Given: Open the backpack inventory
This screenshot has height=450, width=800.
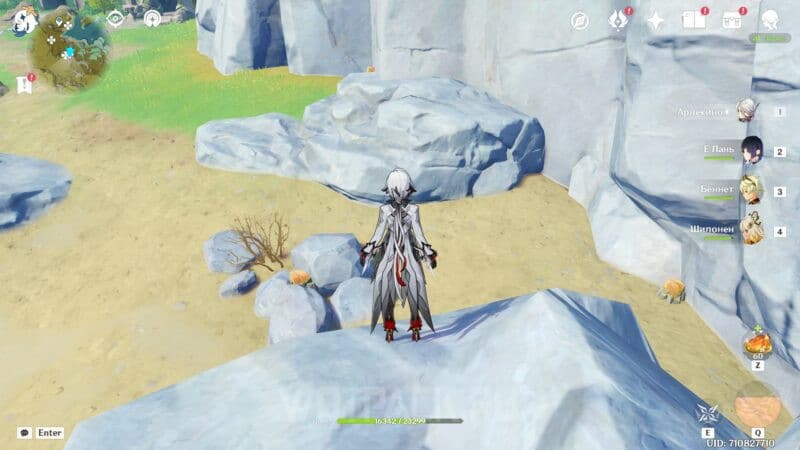Looking at the screenshot, I should tap(732, 21).
